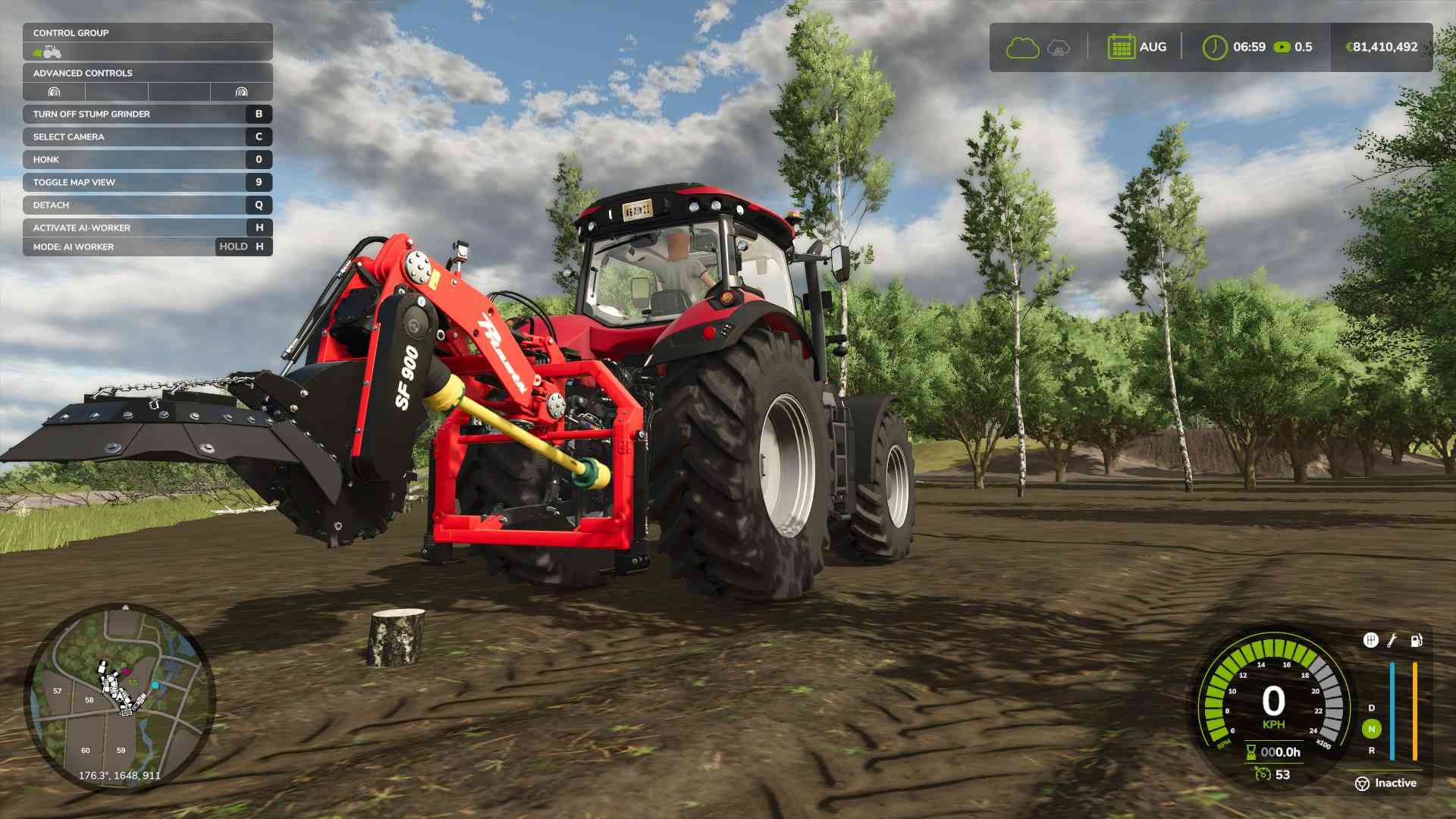Click the green clock icon
Screen dimensions: 1456x819
[x=1214, y=47]
